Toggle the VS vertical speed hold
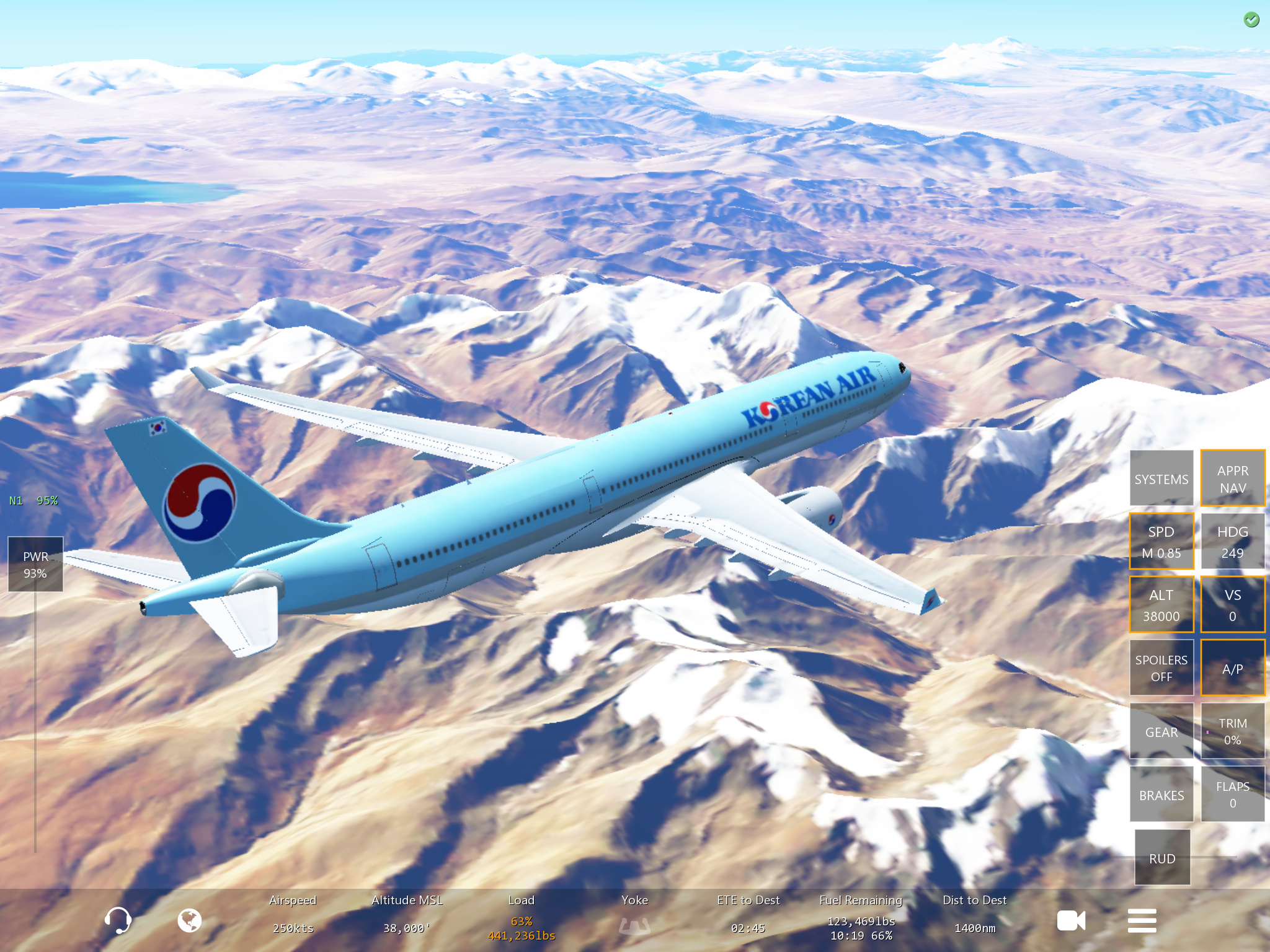This screenshot has width=1270, height=952. click(x=1232, y=605)
